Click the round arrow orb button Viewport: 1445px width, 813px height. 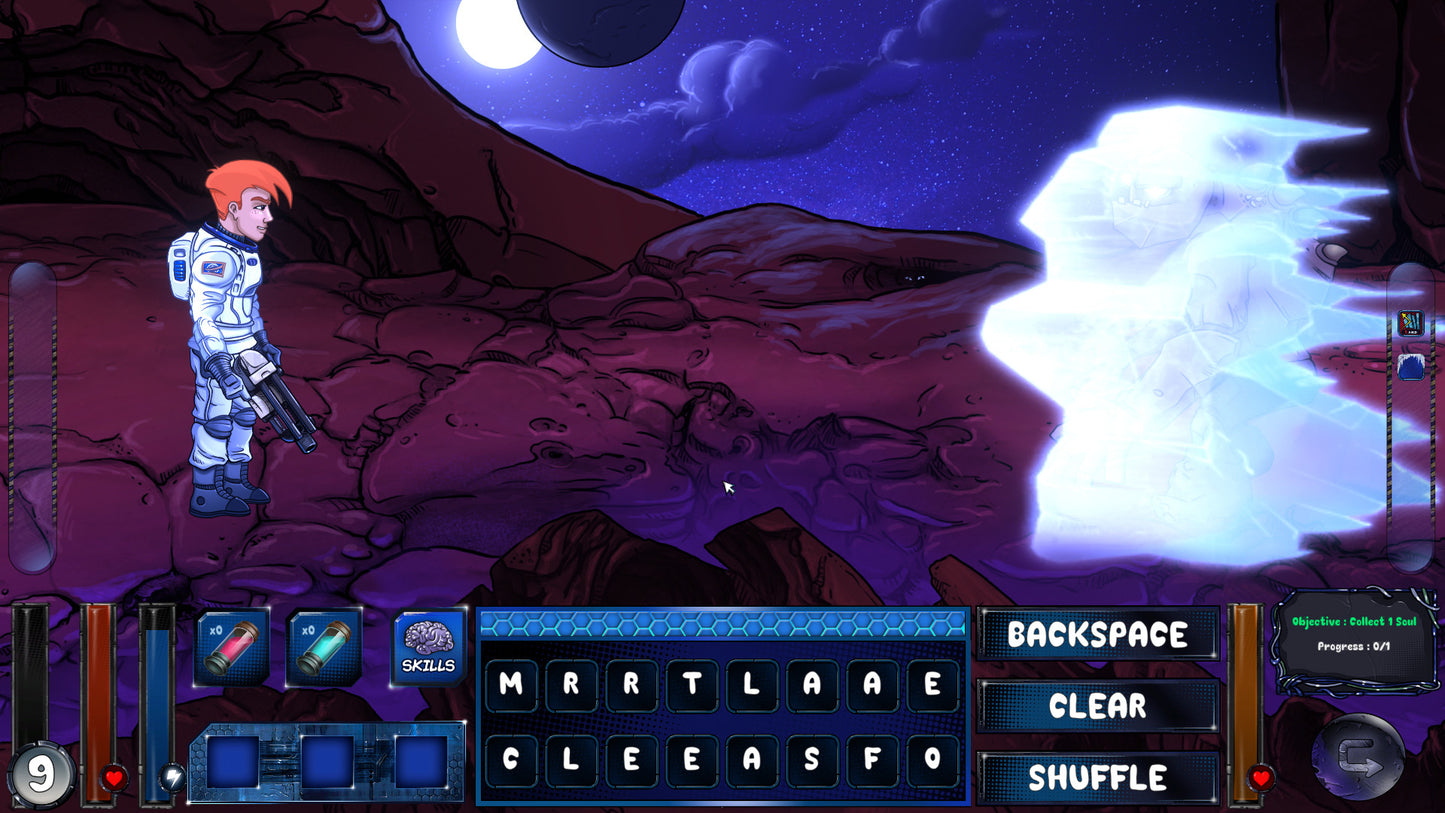tap(1358, 757)
